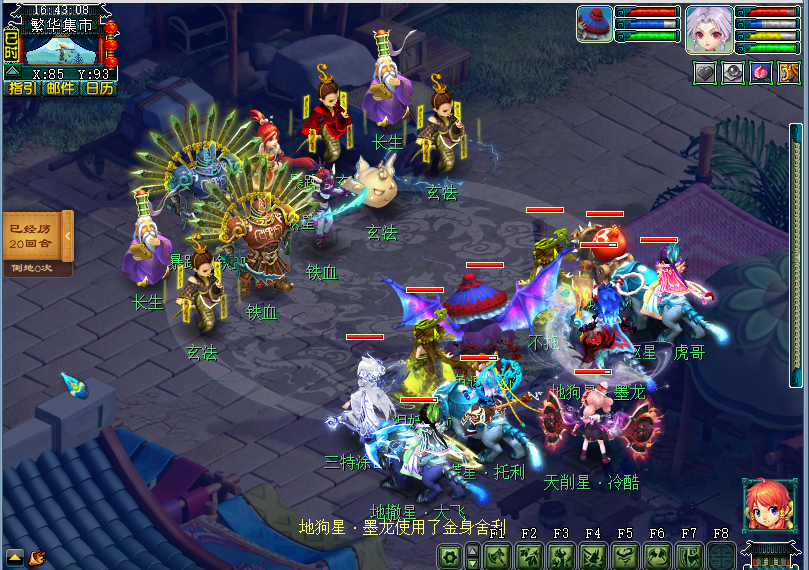Open the 邮件 mail button
The width and height of the screenshot is (809, 570).
coord(61,88)
